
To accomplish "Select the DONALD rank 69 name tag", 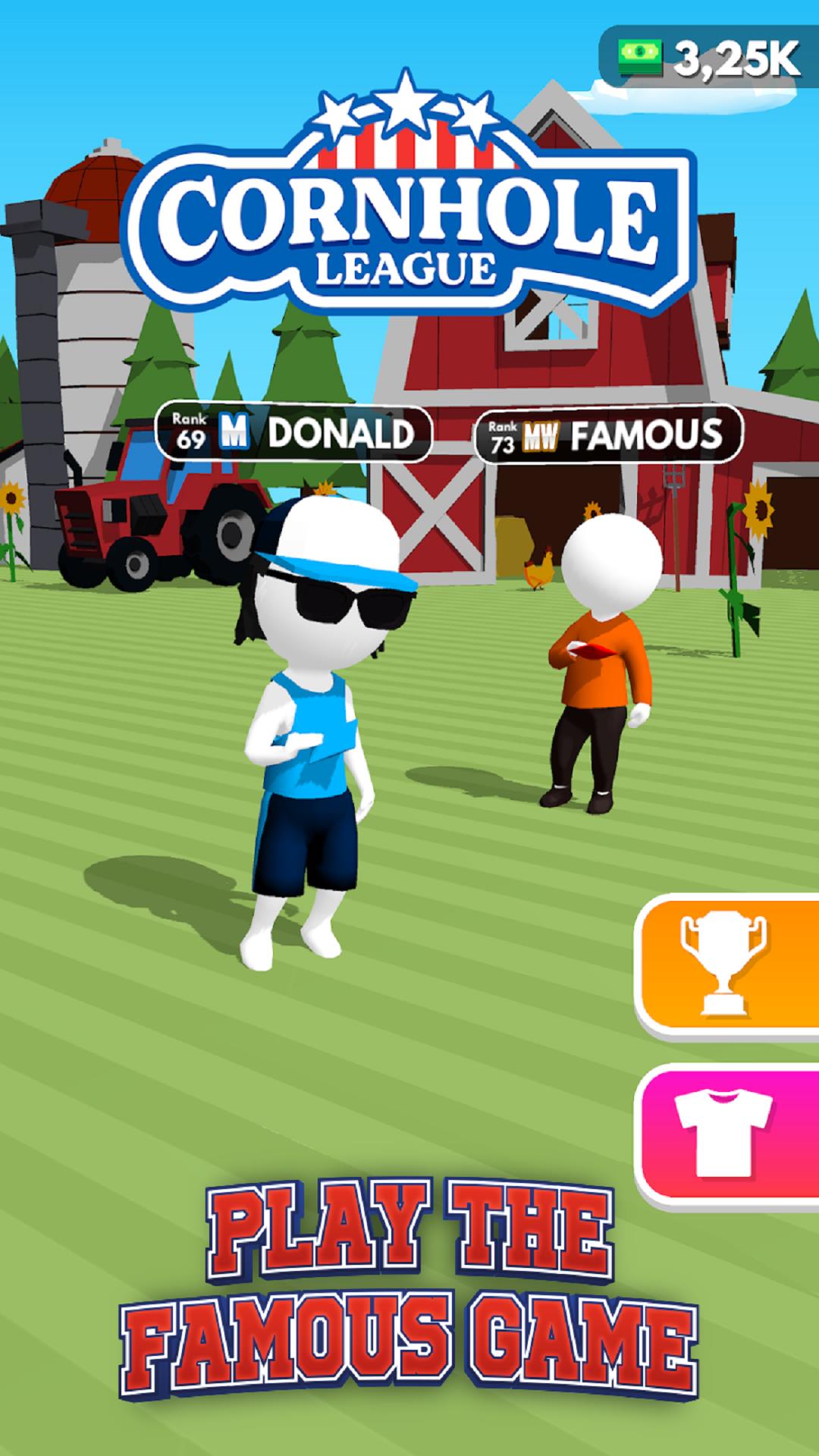I will tap(293, 434).
